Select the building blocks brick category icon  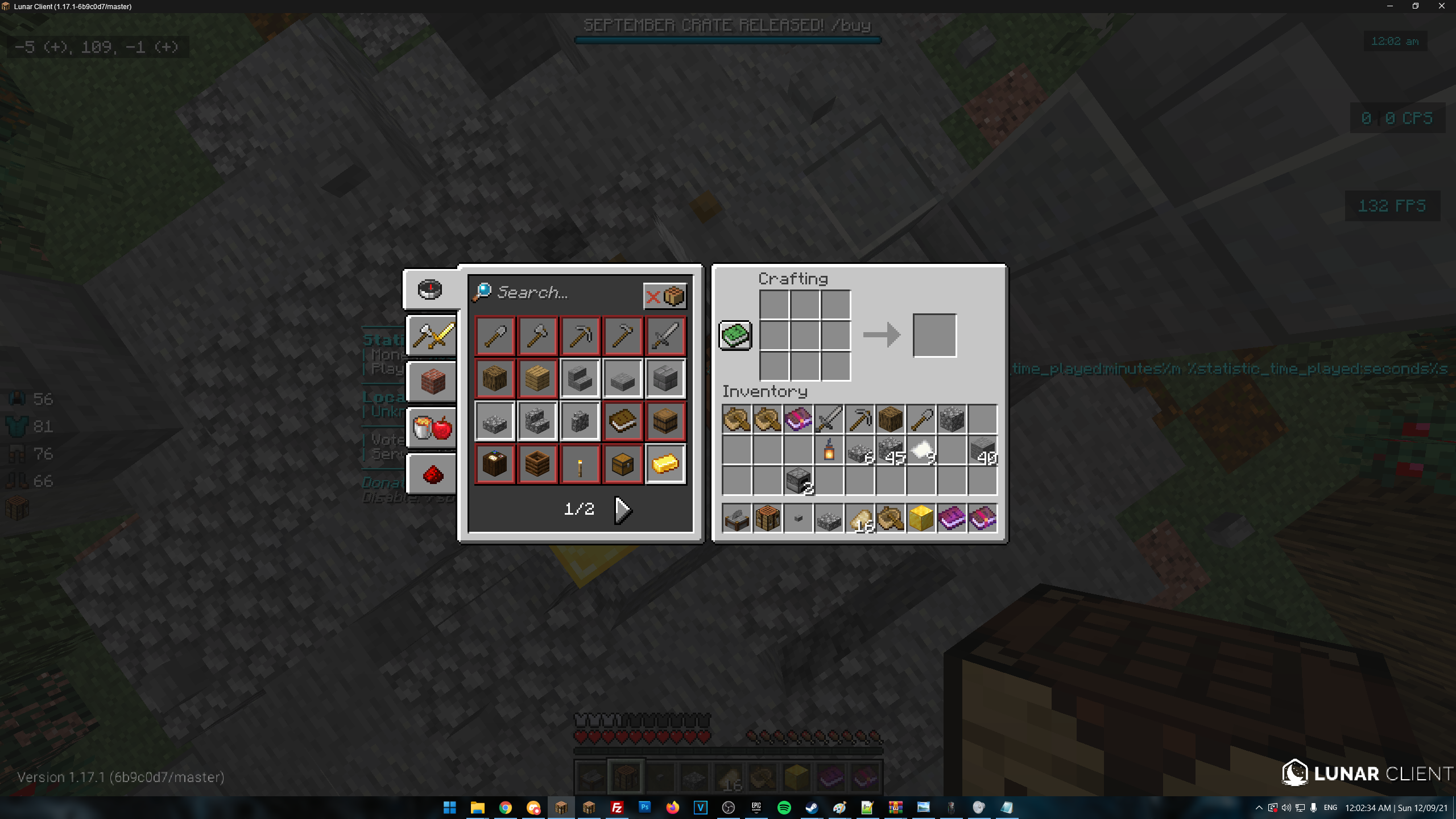(431, 381)
